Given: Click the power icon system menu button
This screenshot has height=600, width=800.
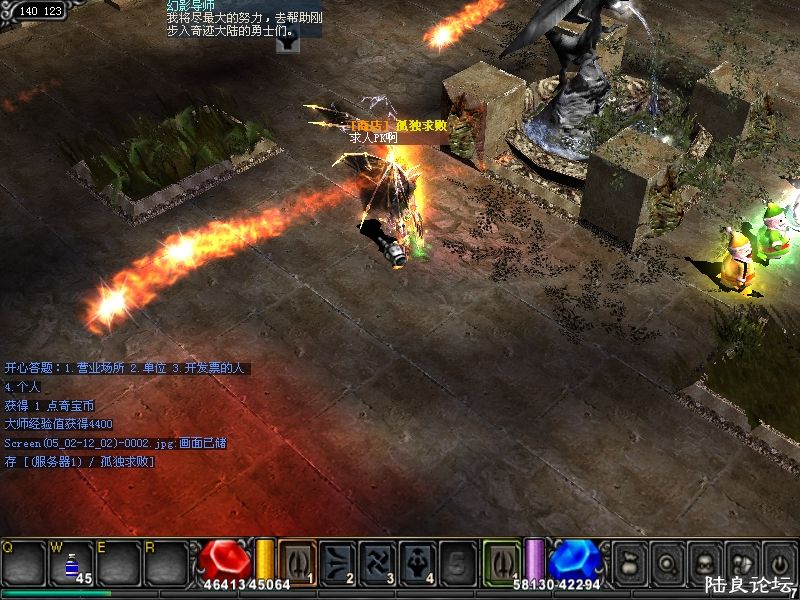Looking at the screenshot, I should coord(778,562).
